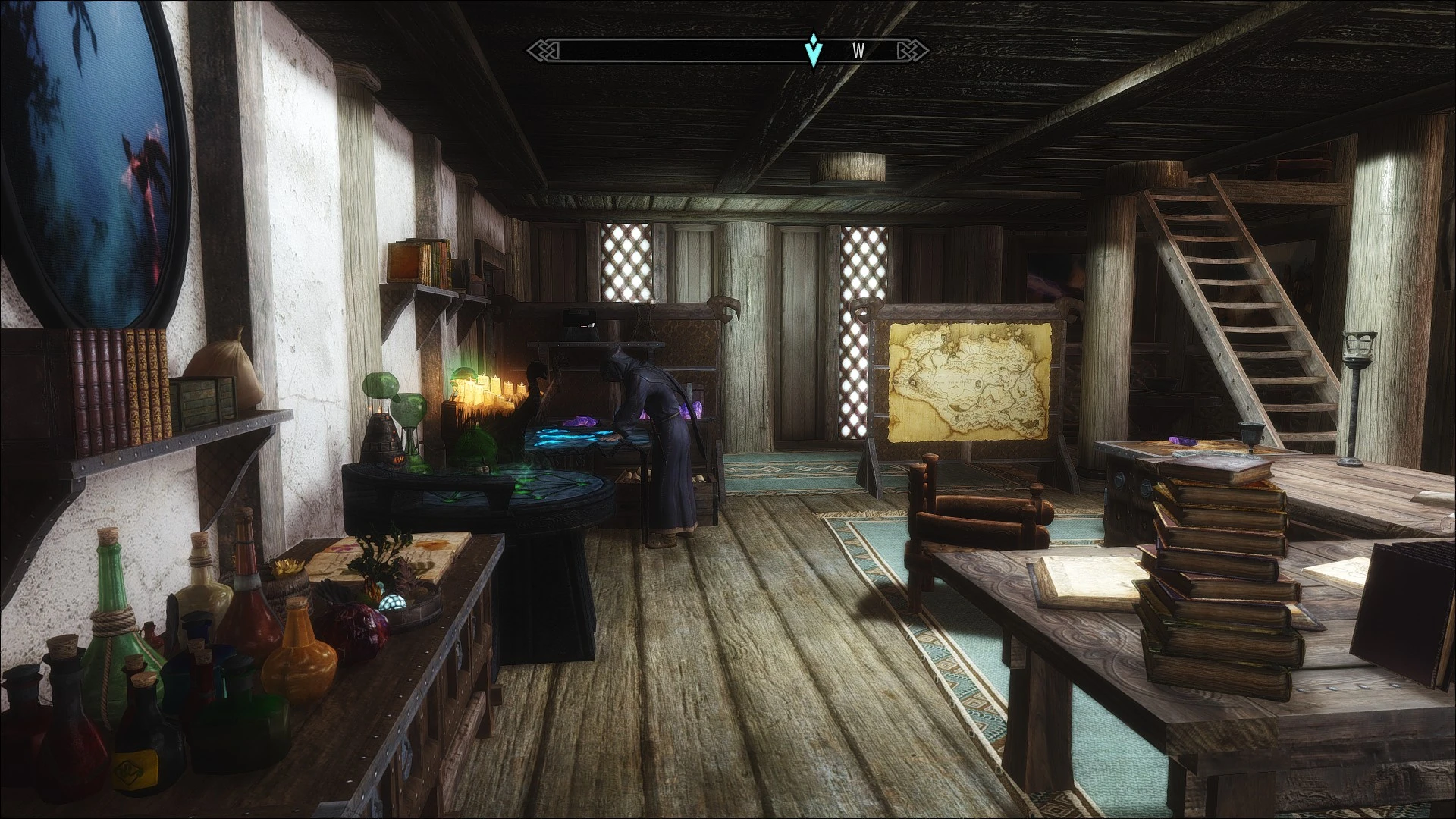Select the W heading on the compass bar
Viewport: 1456px width, 819px height.
(x=858, y=52)
